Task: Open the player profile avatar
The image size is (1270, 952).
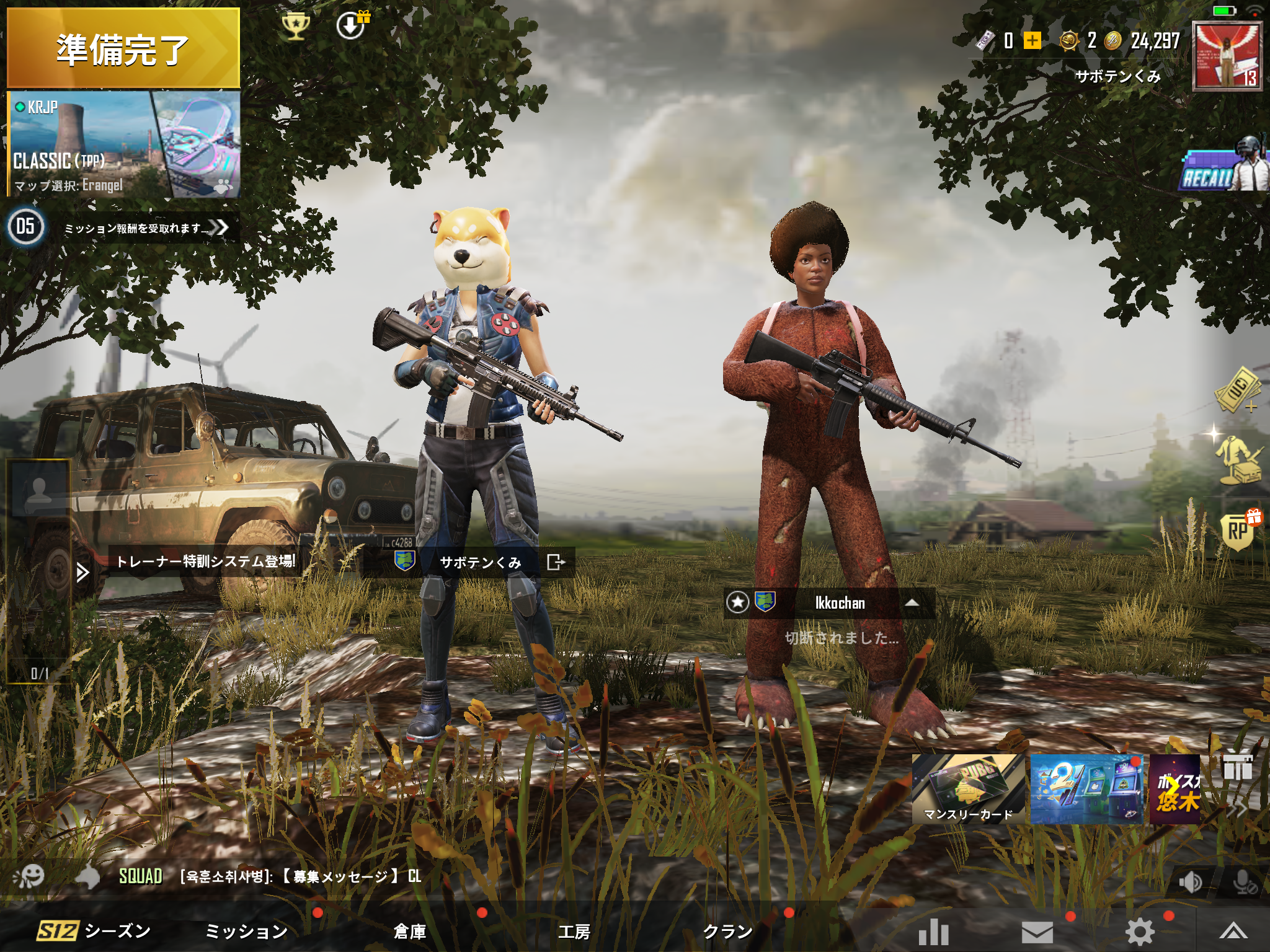Action: [x=1228, y=56]
